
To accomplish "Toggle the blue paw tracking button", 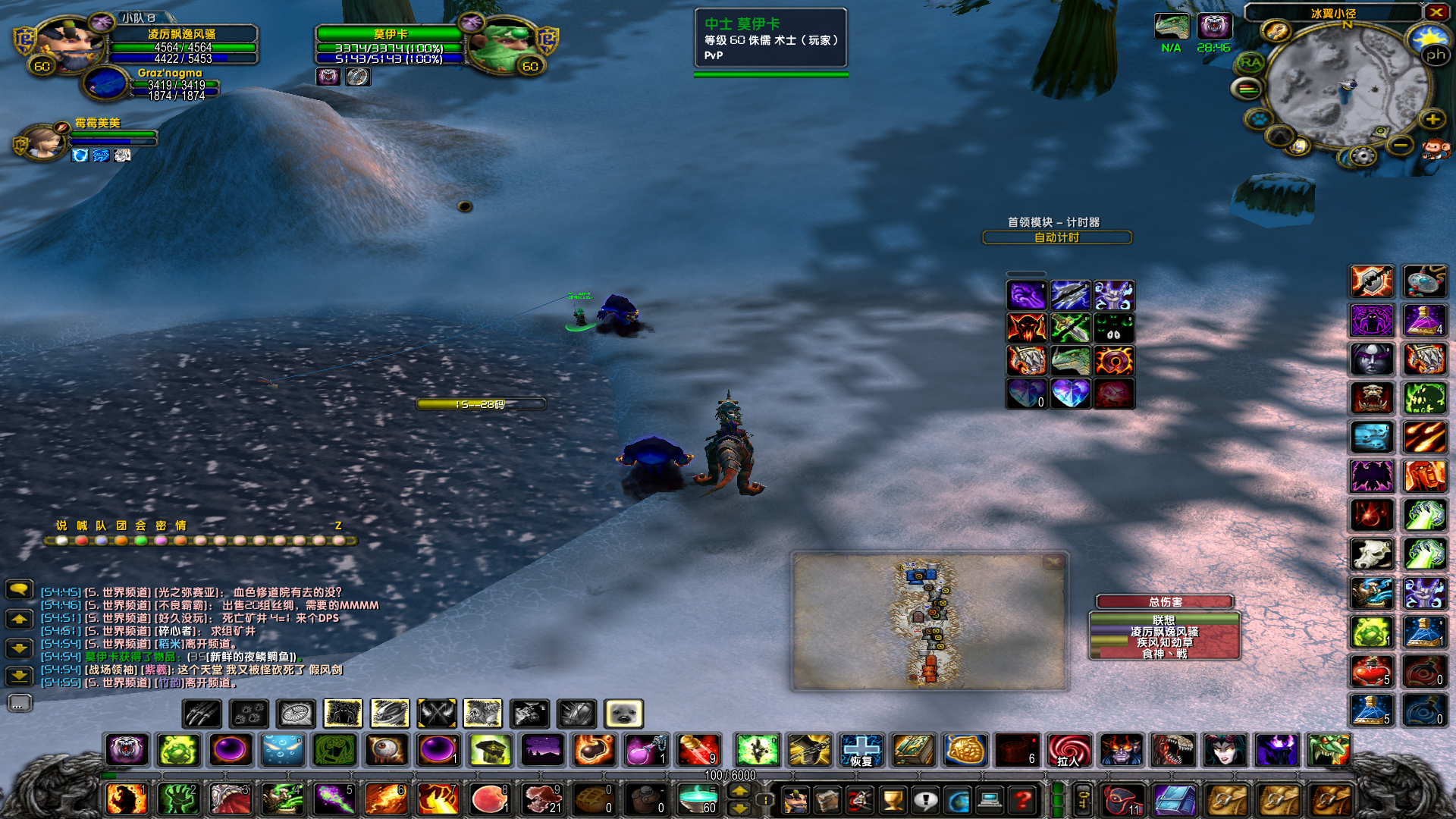I will click(x=1260, y=119).
